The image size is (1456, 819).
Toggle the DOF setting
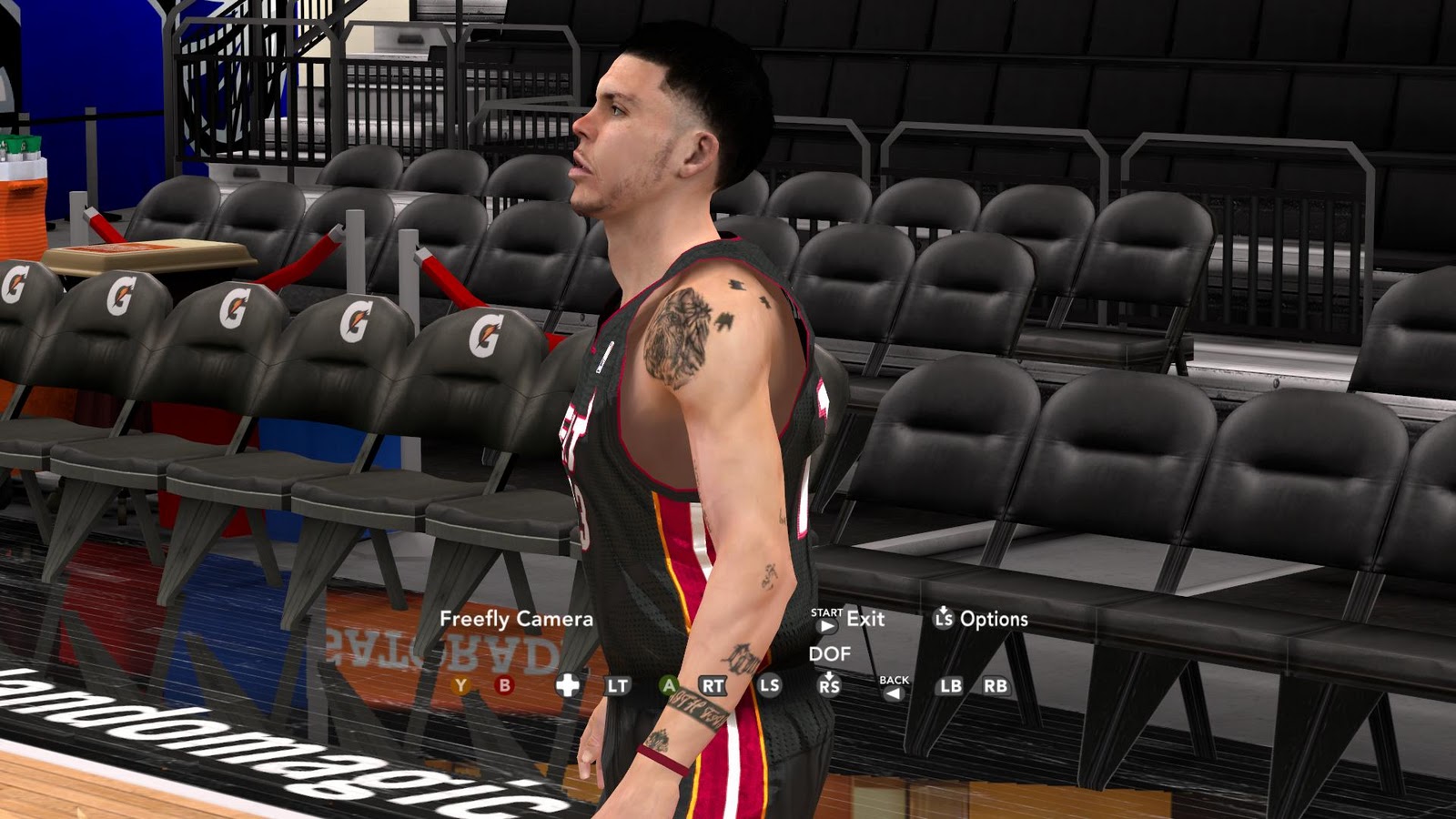830,652
